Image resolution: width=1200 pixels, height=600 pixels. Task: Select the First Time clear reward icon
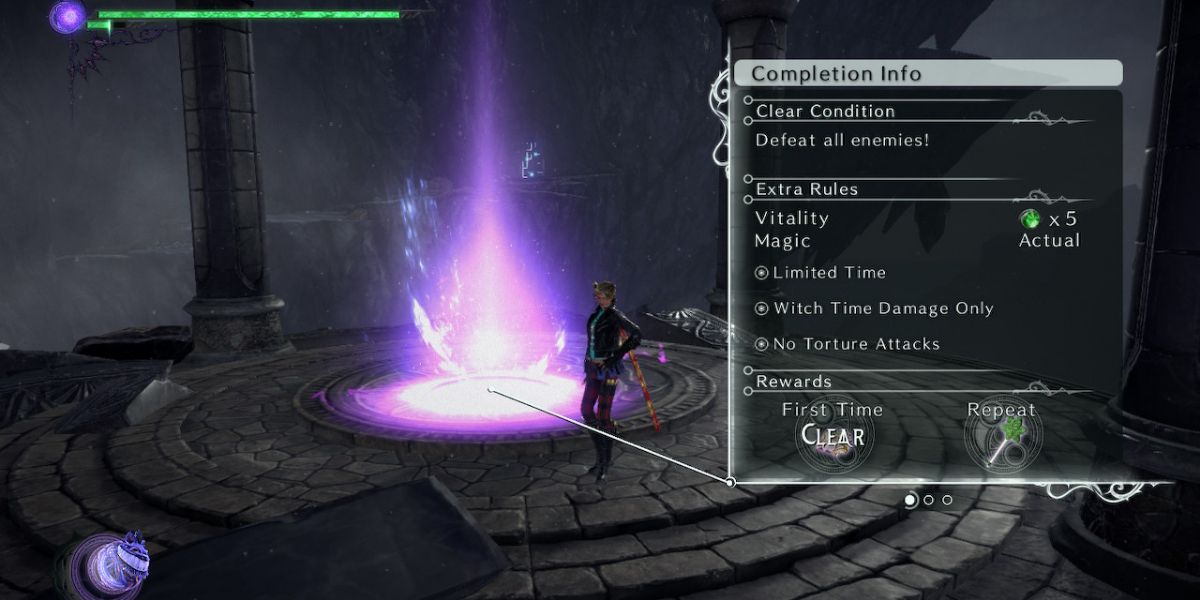tap(834, 438)
